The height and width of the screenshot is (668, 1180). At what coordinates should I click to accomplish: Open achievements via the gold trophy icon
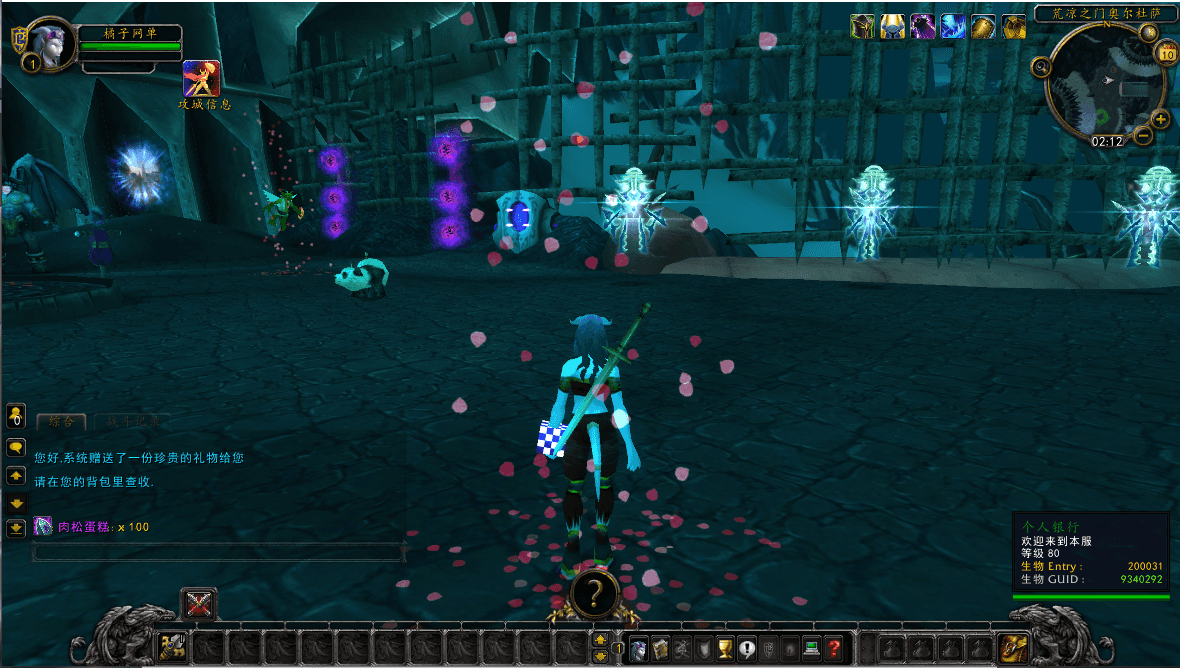(x=726, y=648)
